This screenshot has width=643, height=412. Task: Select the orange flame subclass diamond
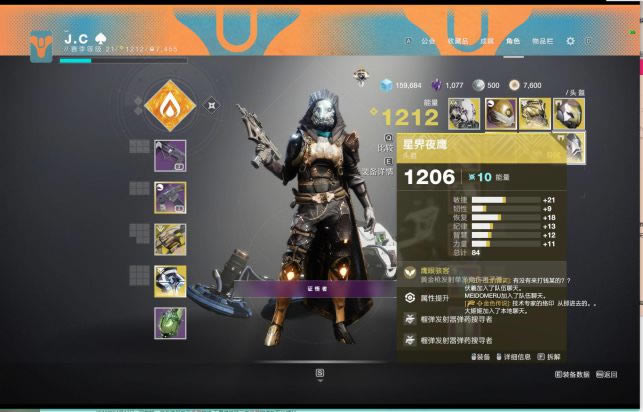168,105
